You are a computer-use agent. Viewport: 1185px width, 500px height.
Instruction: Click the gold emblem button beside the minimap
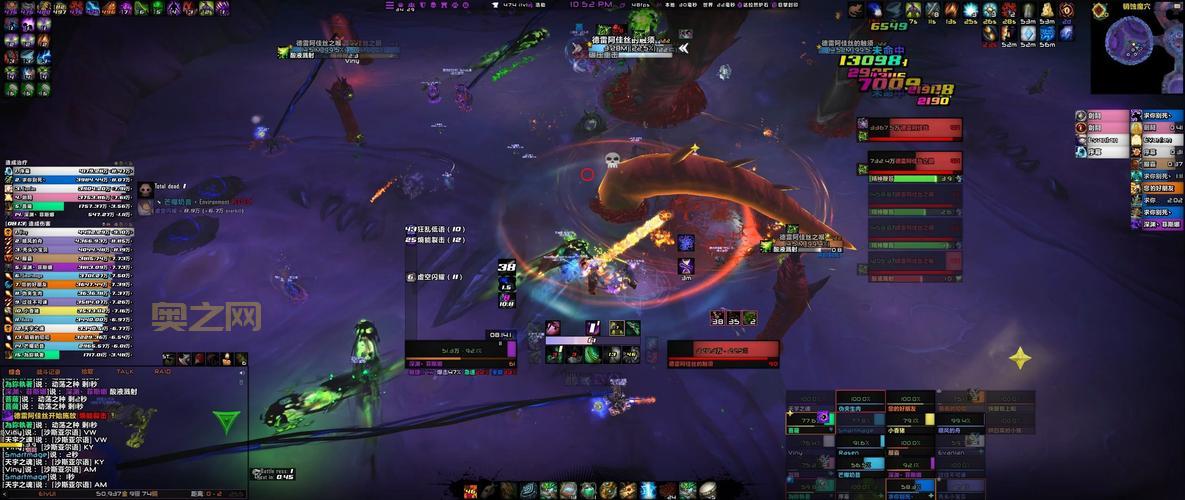pos(1100,12)
